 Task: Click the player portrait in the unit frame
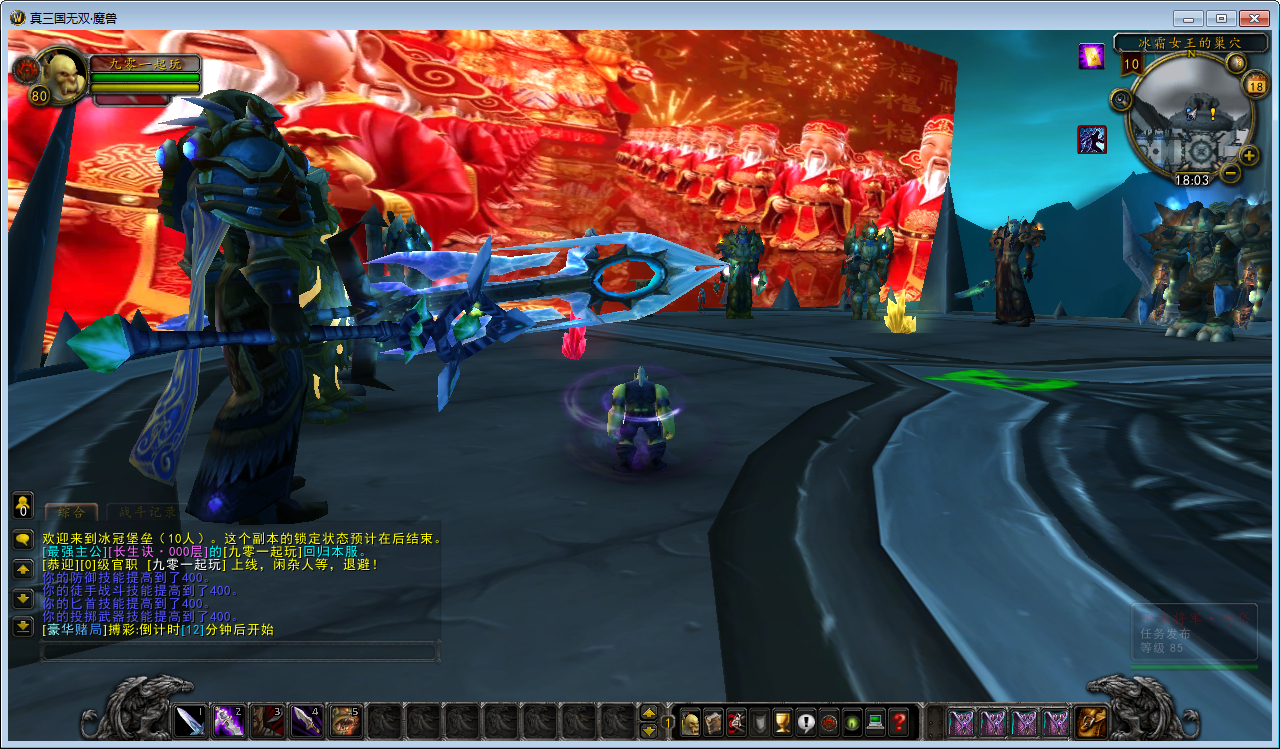click(x=62, y=77)
